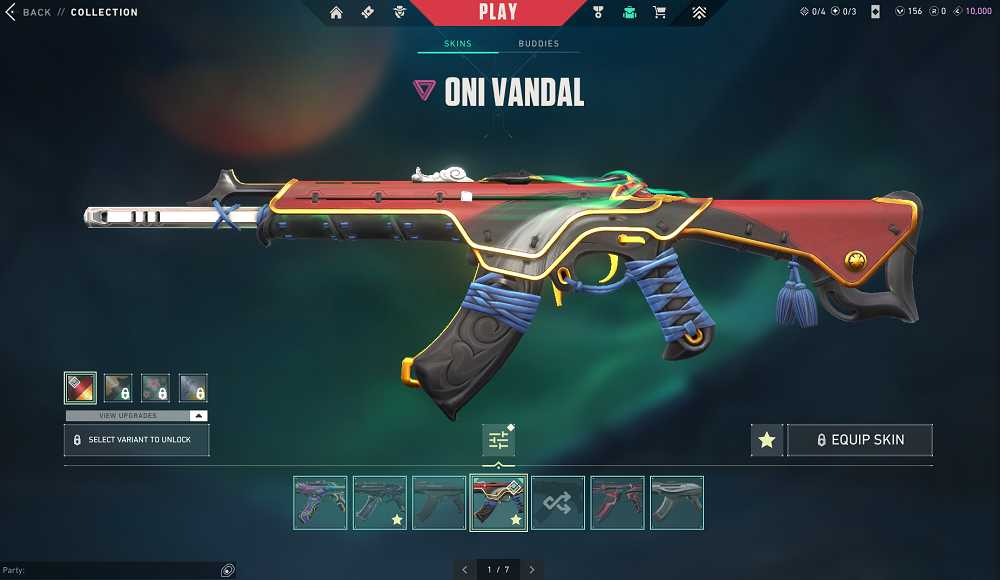
Task: Open the home screen icon
Action: coord(336,13)
